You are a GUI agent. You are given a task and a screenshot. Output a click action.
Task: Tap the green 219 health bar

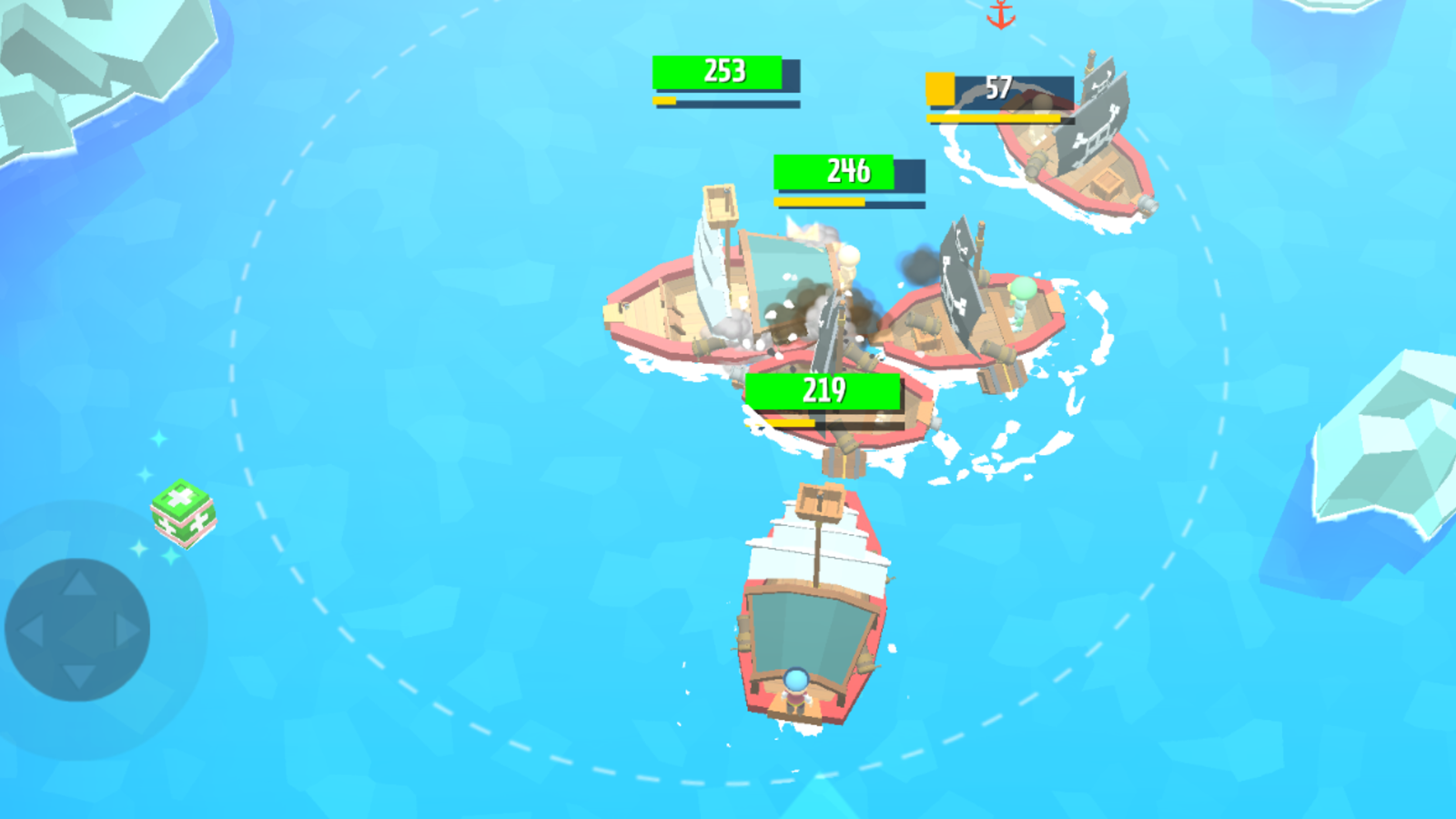(x=824, y=390)
